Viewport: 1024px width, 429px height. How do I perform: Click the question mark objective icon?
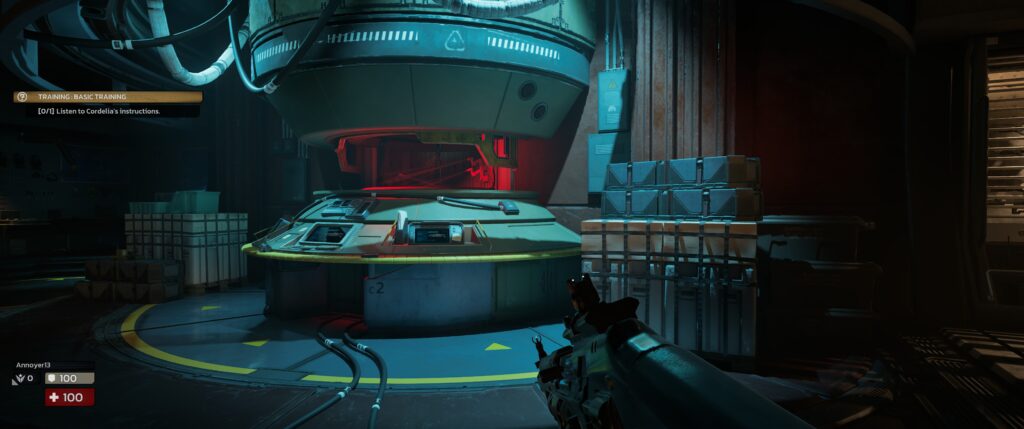click(20, 97)
